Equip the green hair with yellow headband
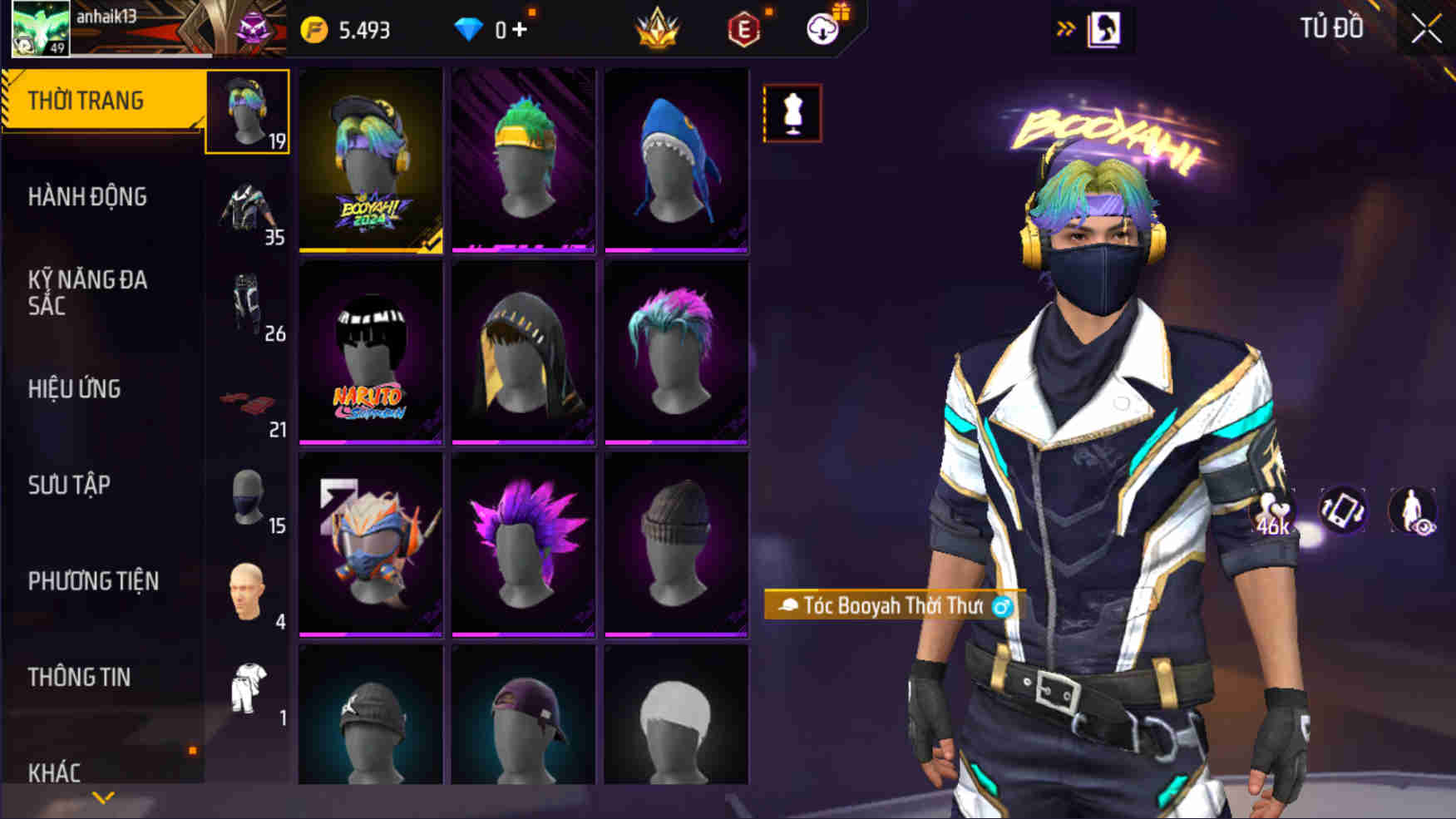 [x=523, y=160]
